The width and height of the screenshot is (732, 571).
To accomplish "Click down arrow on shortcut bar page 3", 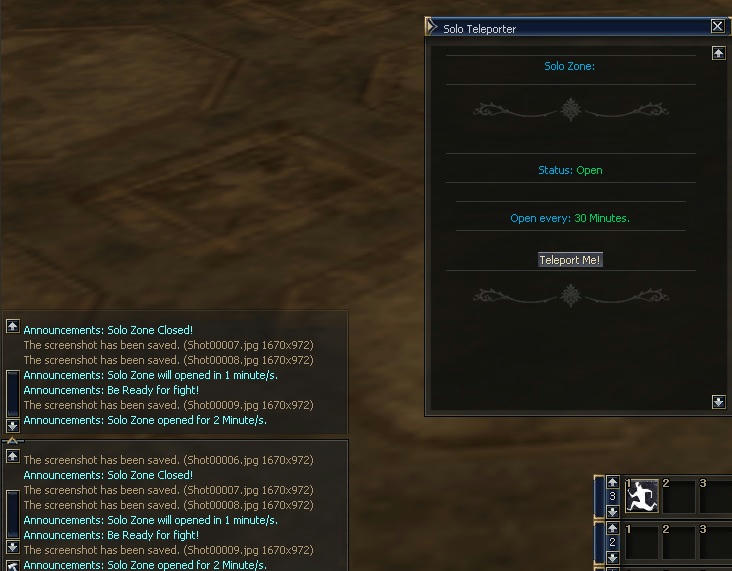I will tap(613, 511).
